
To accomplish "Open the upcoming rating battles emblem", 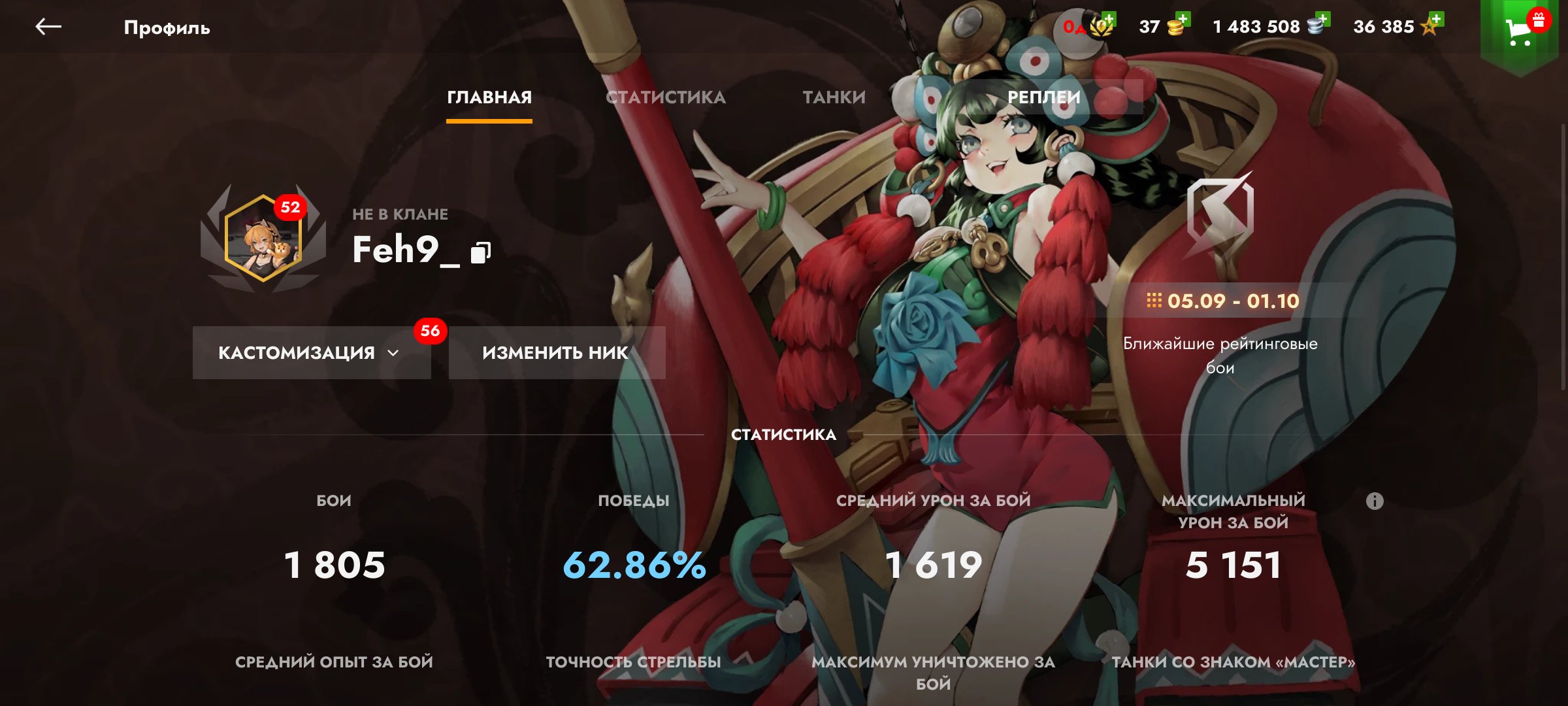I will click(1220, 216).
